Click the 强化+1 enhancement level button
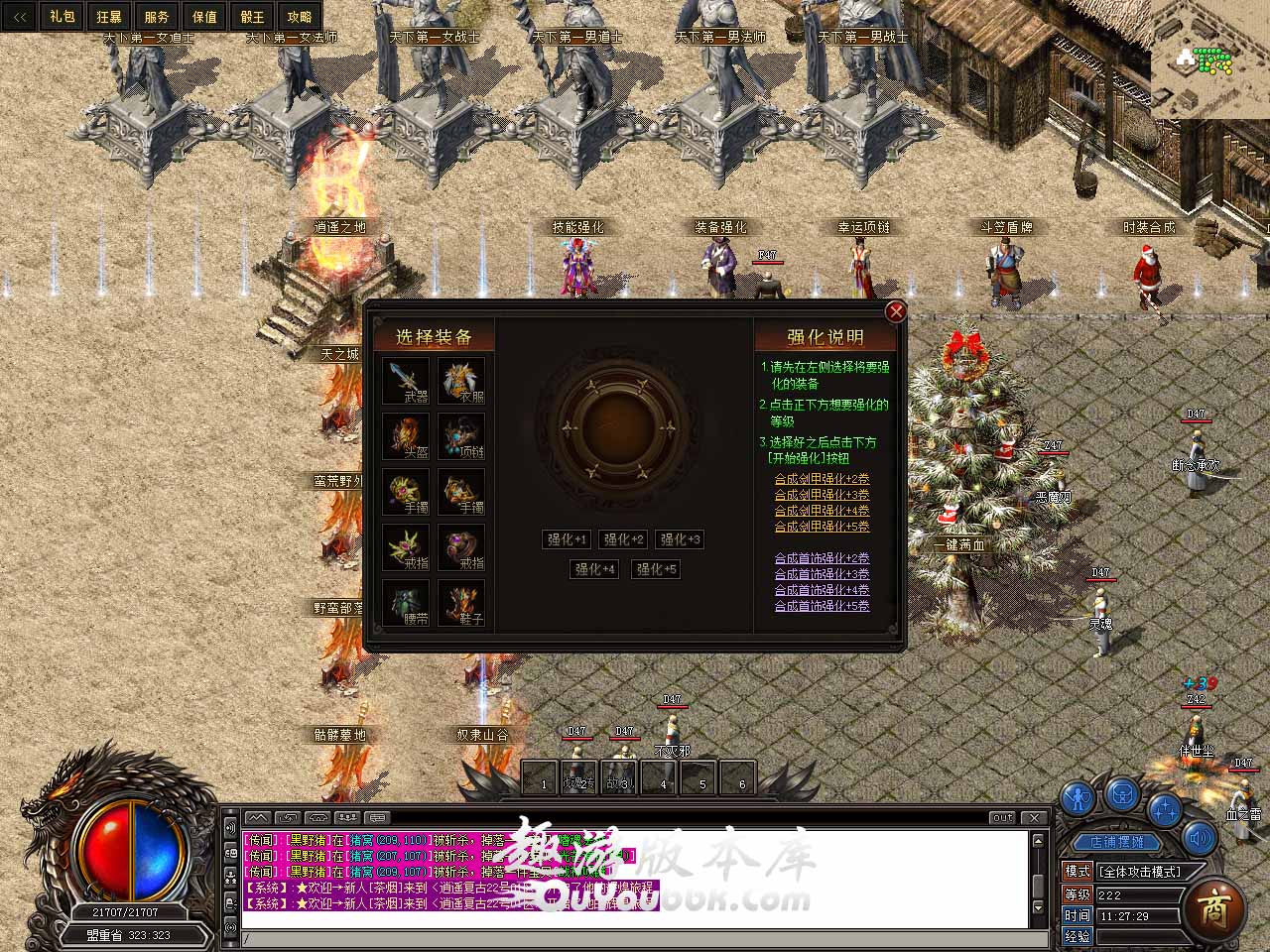 click(568, 539)
